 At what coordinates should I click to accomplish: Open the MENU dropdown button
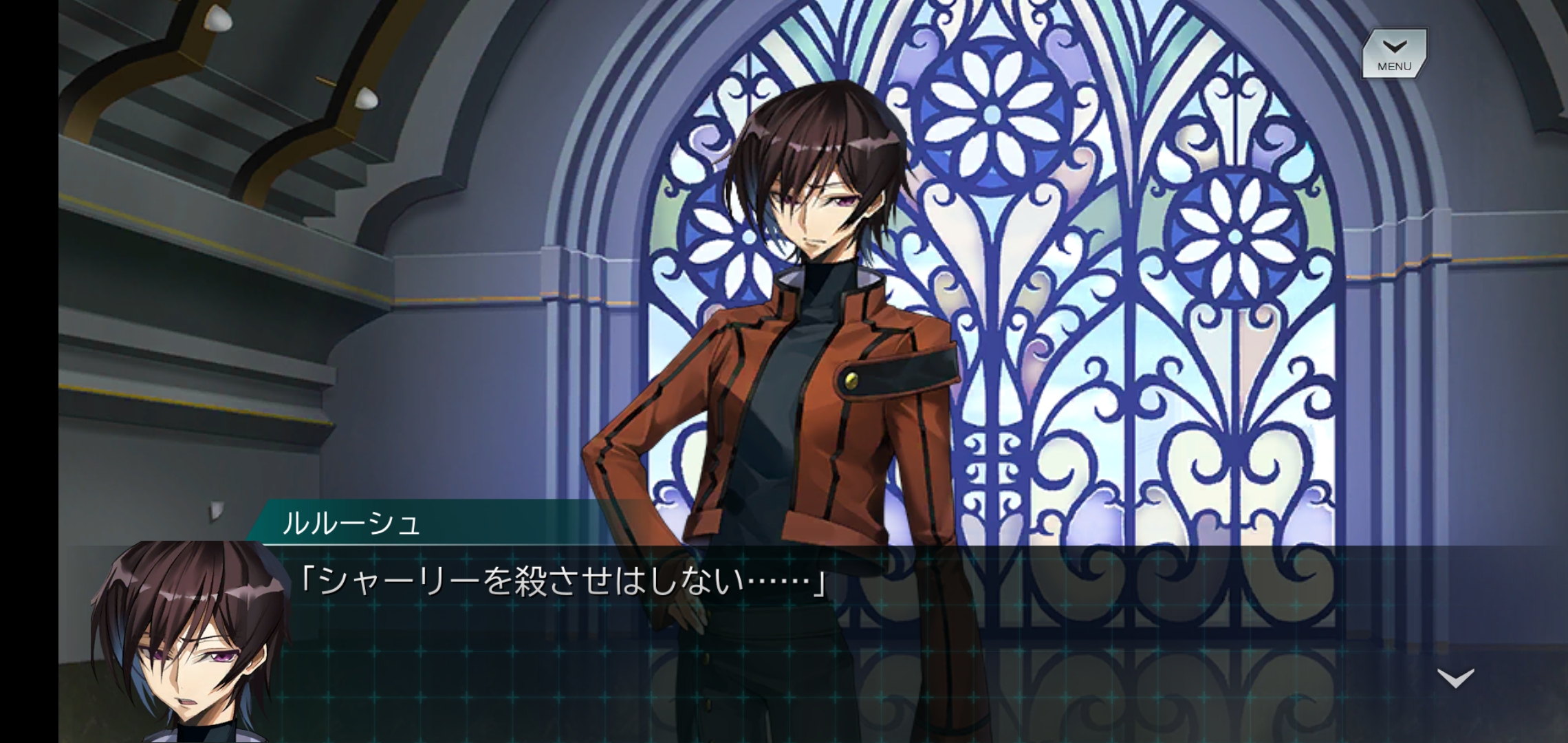coord(1394,54)
